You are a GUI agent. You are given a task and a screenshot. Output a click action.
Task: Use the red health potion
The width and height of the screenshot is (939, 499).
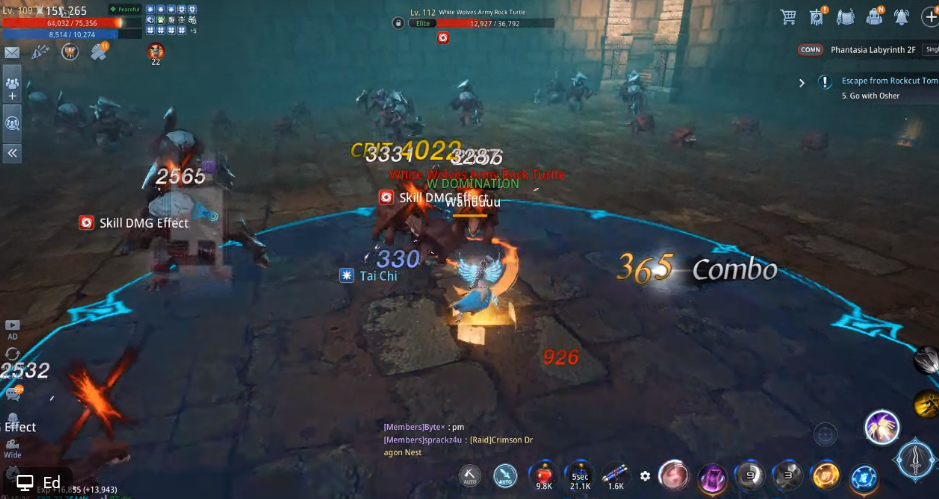[x=544, y=472]
